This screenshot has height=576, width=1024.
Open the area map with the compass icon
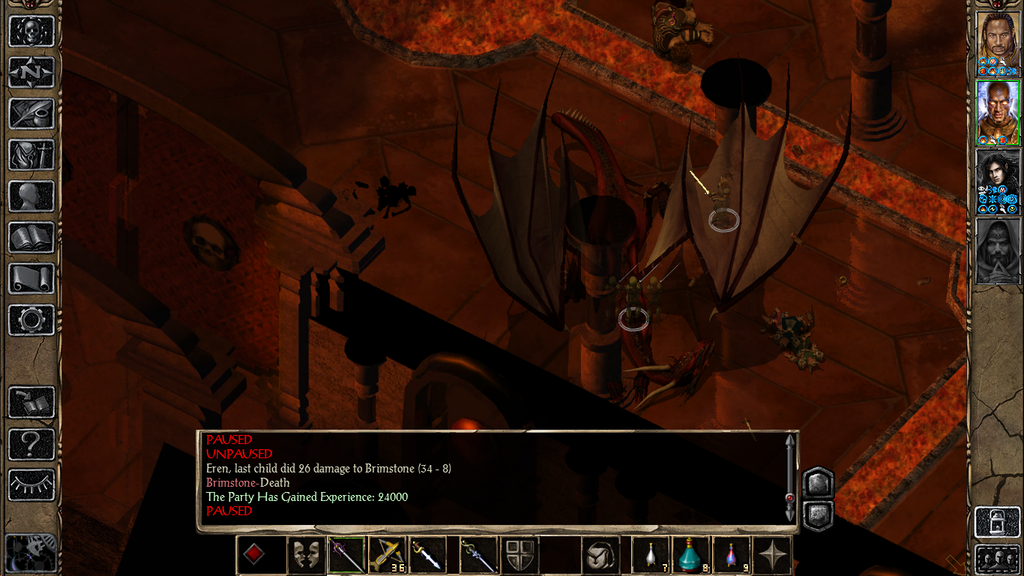click(31, 72)
